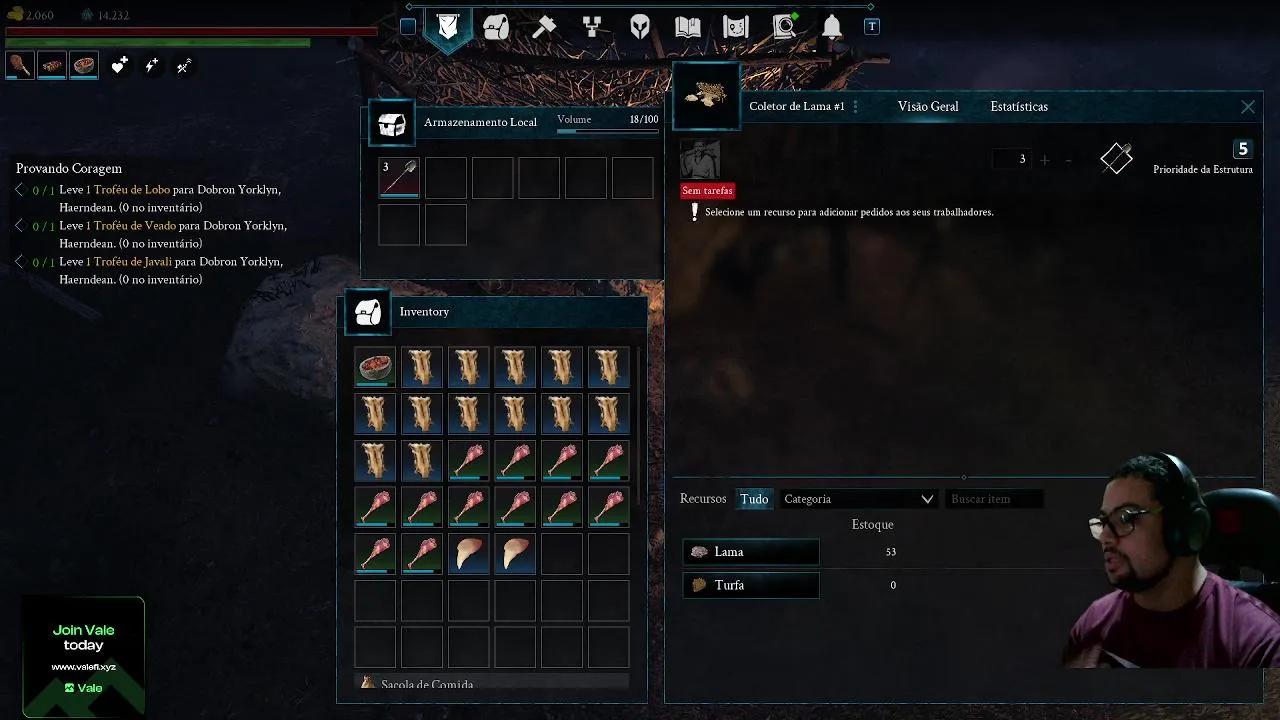Select the Turfa resource row
The width and height of the screenshot is (1280, 720).
coord(751,585)
